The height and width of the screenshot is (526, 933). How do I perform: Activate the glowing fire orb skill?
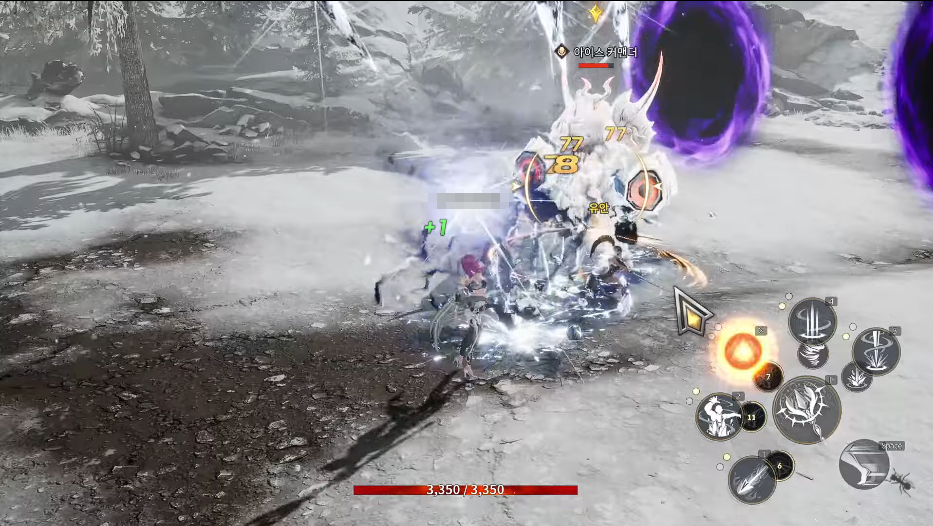tap(743, 349)
